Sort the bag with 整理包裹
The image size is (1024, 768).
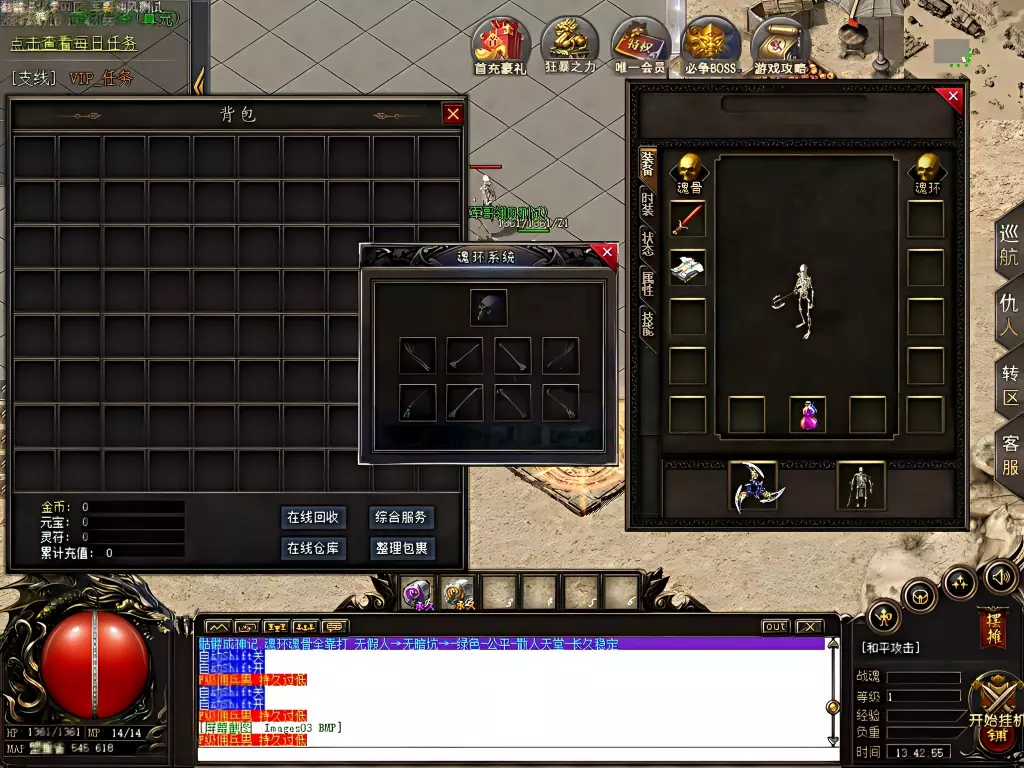tap(401, 548)
